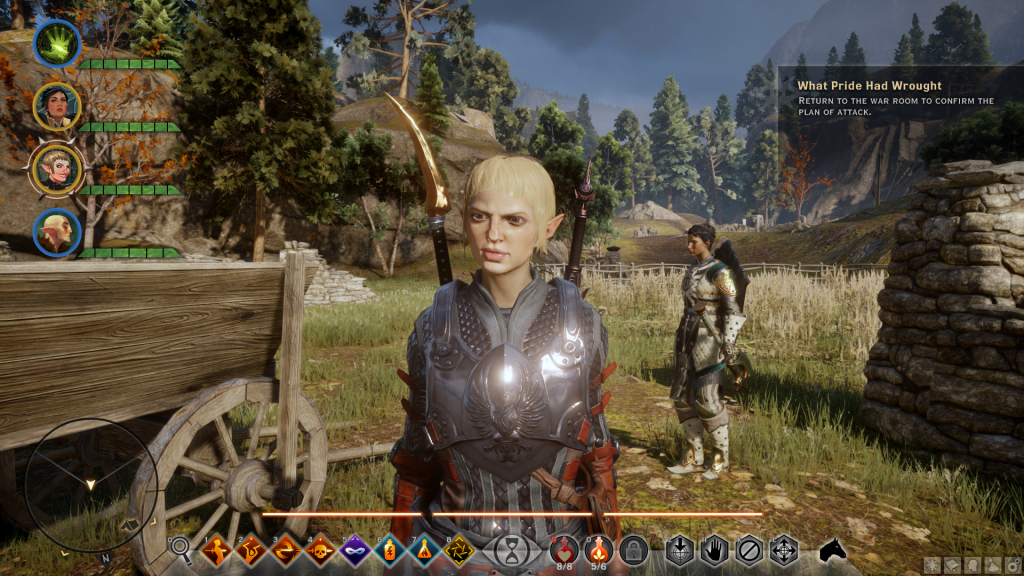
Task: Activate the purple mask stealth ability
Action: (x=355, y=549)
